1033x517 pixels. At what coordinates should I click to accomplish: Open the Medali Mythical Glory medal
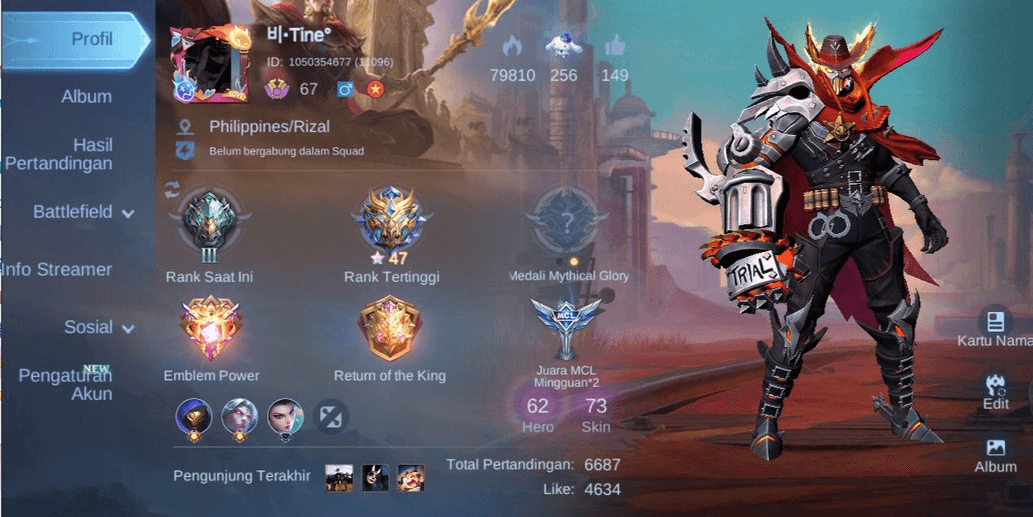[568, 225]
